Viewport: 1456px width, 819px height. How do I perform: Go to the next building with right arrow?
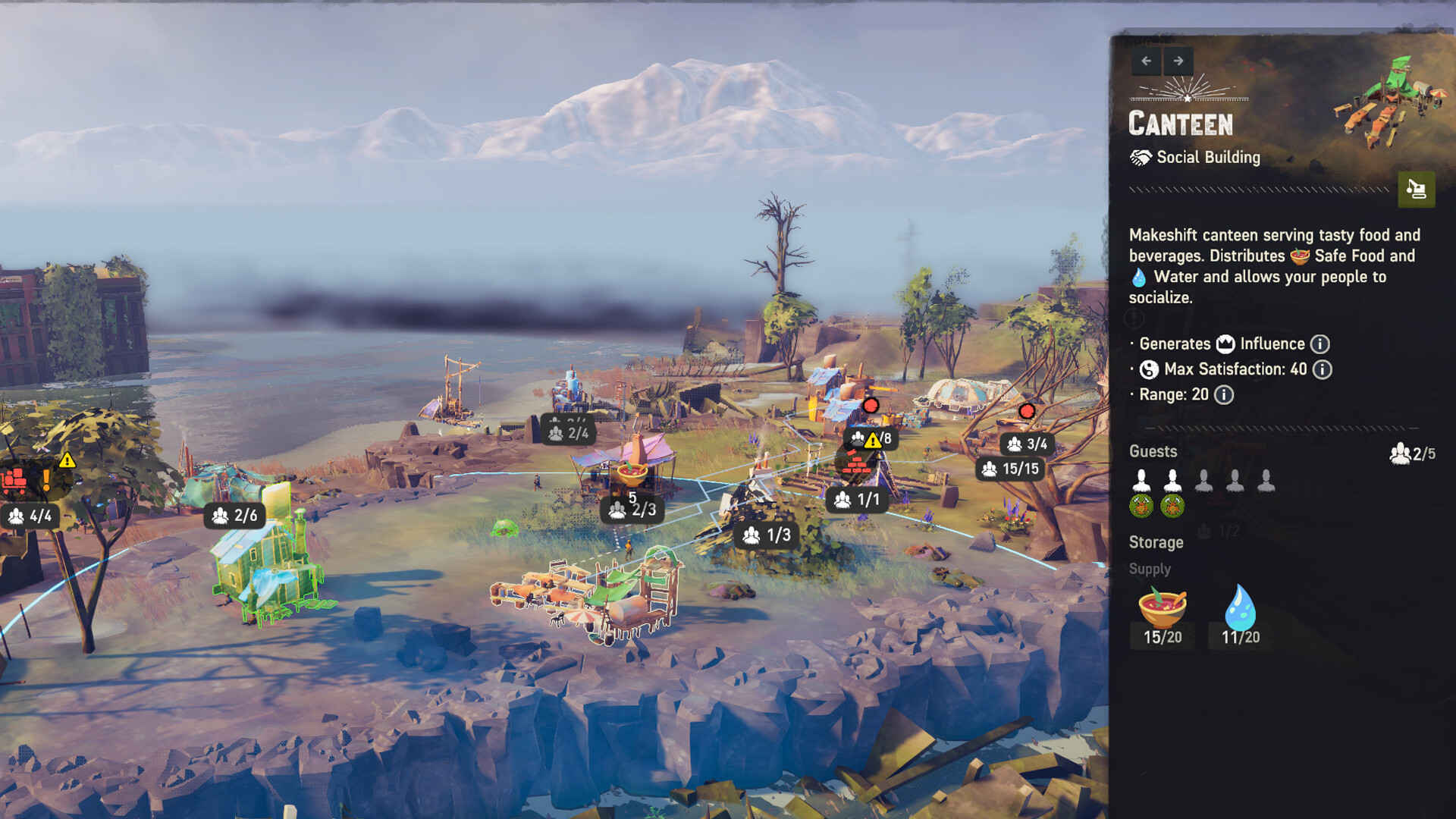click(1178, 61)
